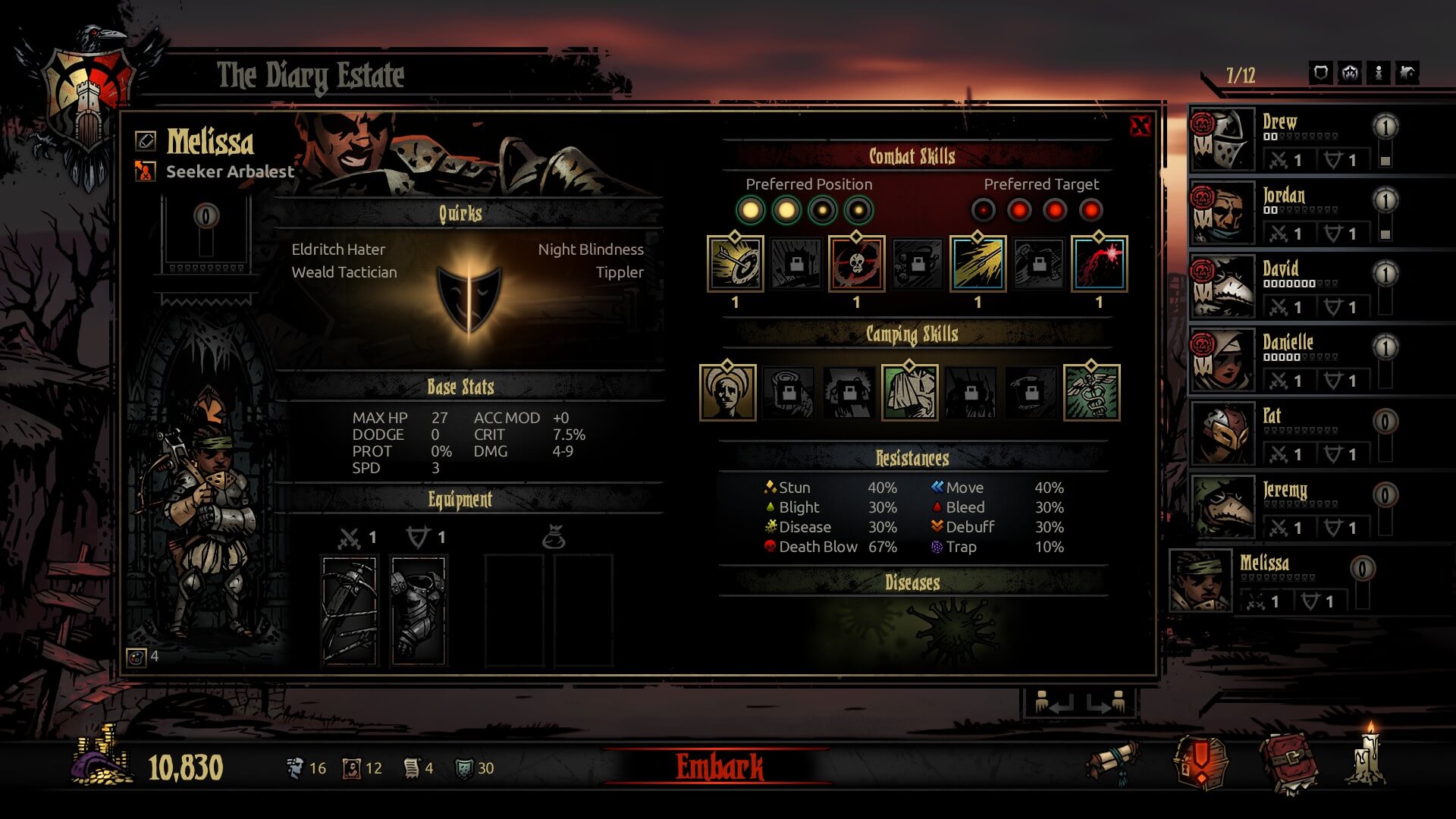This screenshot has height=819, width=1456.
Task: Toggle the skull-marked combat skill
Action: tap(856, 264)
